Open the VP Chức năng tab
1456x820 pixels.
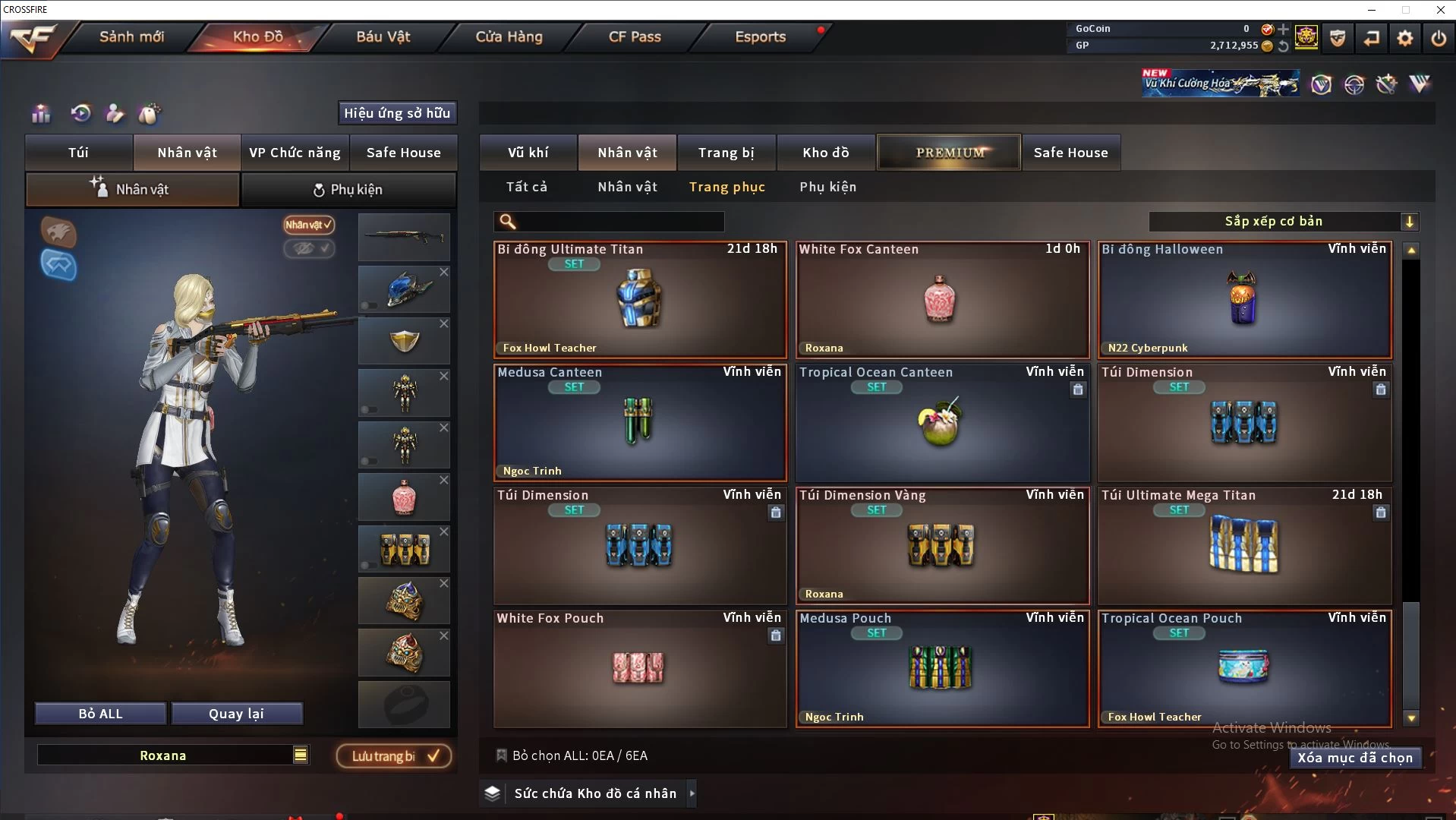[295, 153]
